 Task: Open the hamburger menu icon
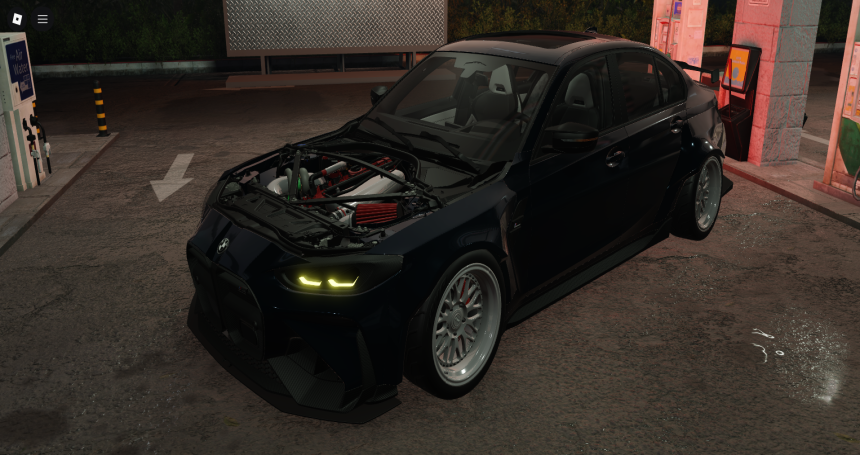coord(43,19)
